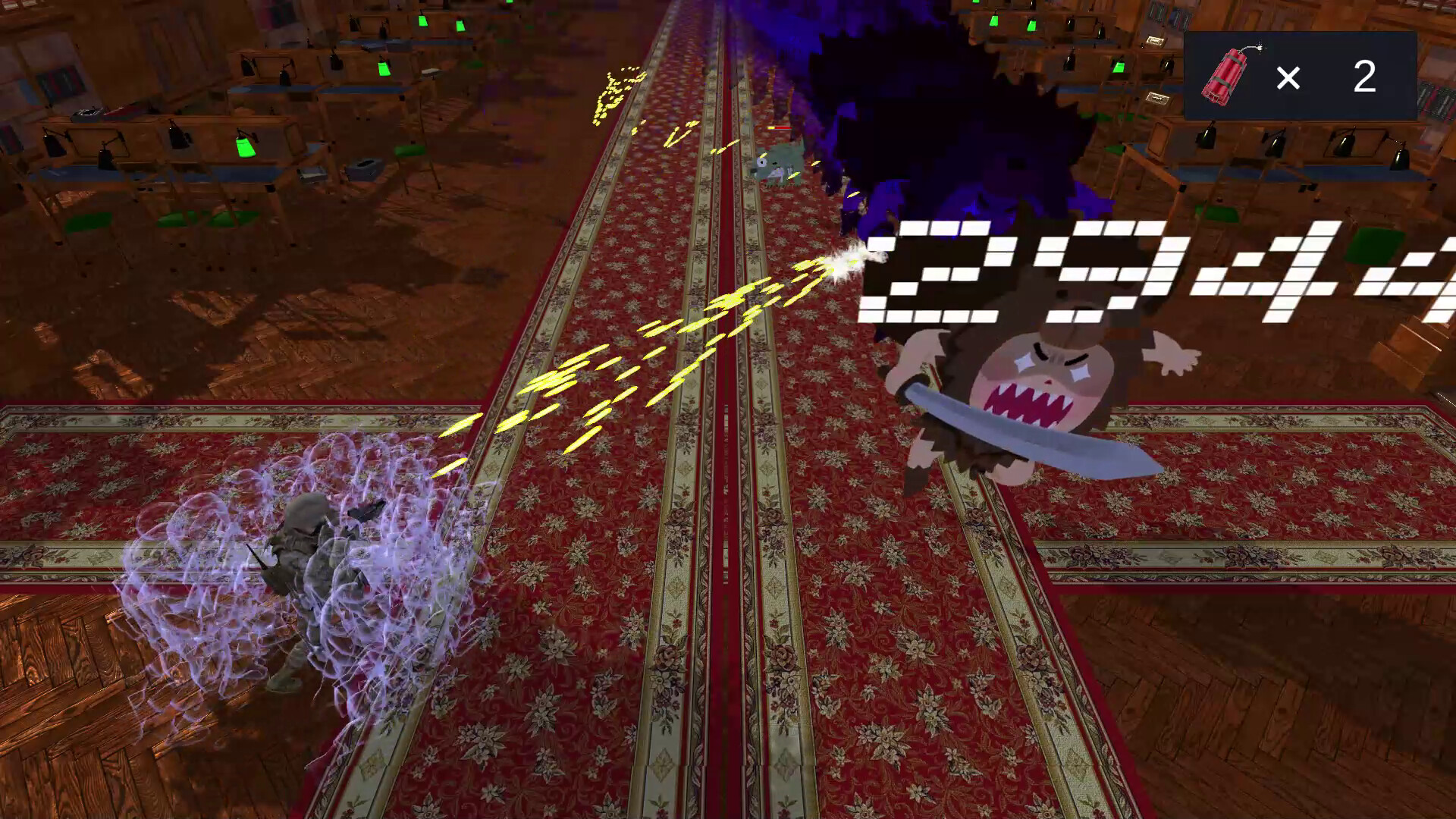Click the red health bar above the wolf
Viewport: 1456px width, 819px height.
pyautogui.click(x=781, y=128)
